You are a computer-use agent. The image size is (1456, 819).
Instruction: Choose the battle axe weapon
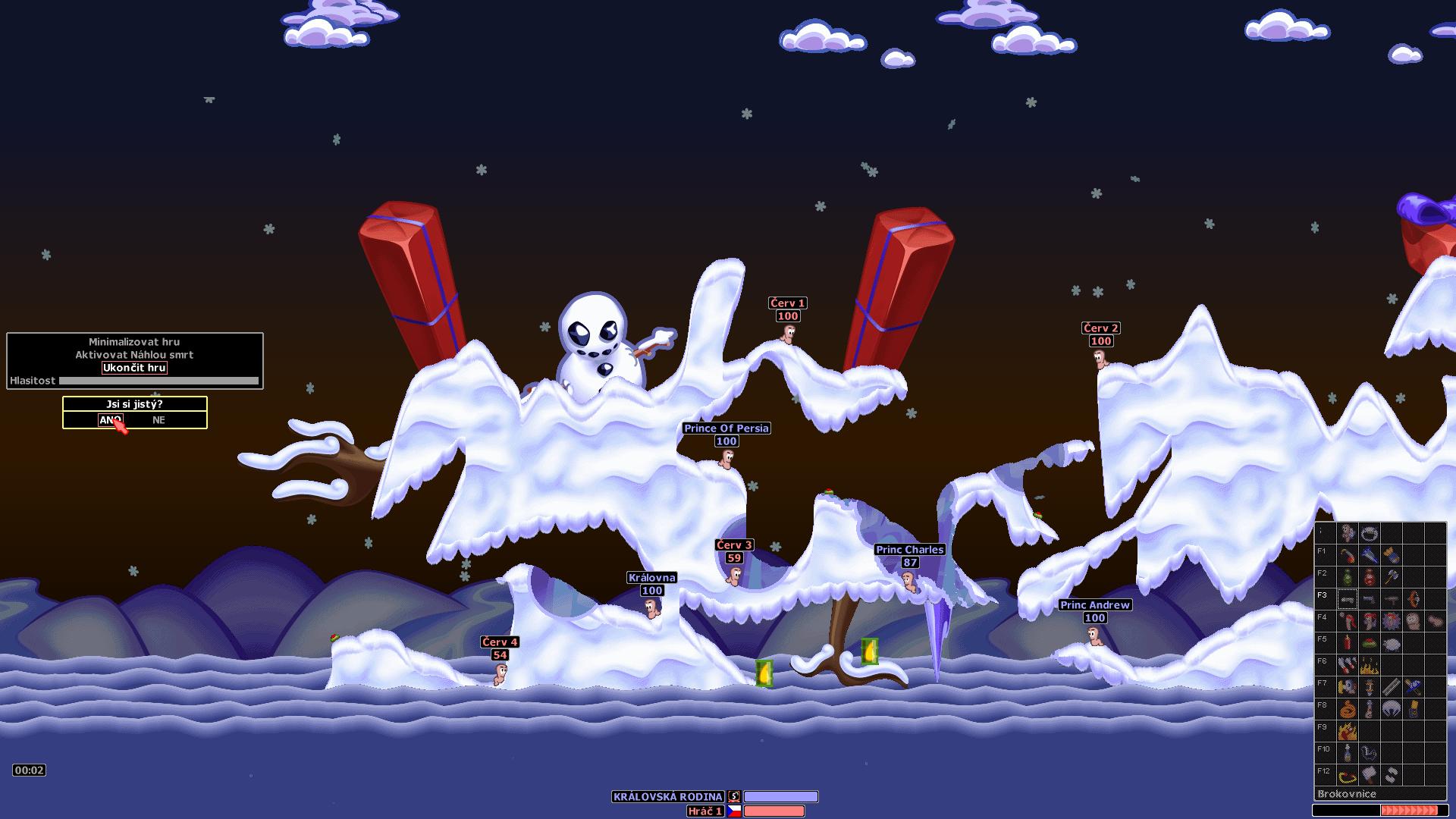point(1392,577)
